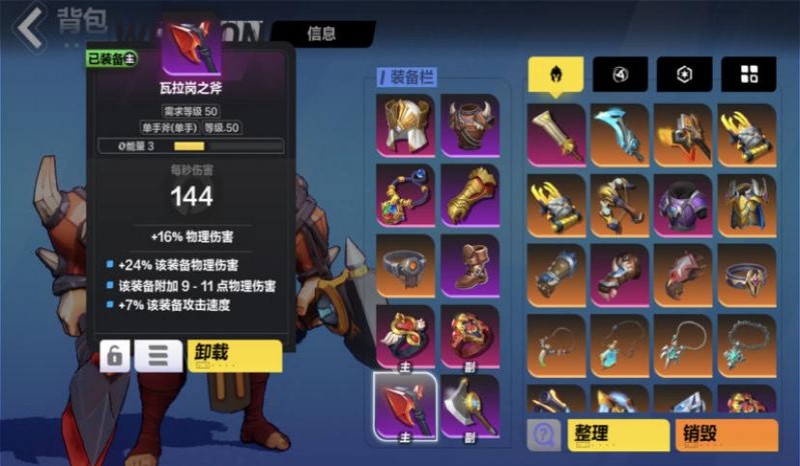Click the 整理 sort button

coord(616,434)
